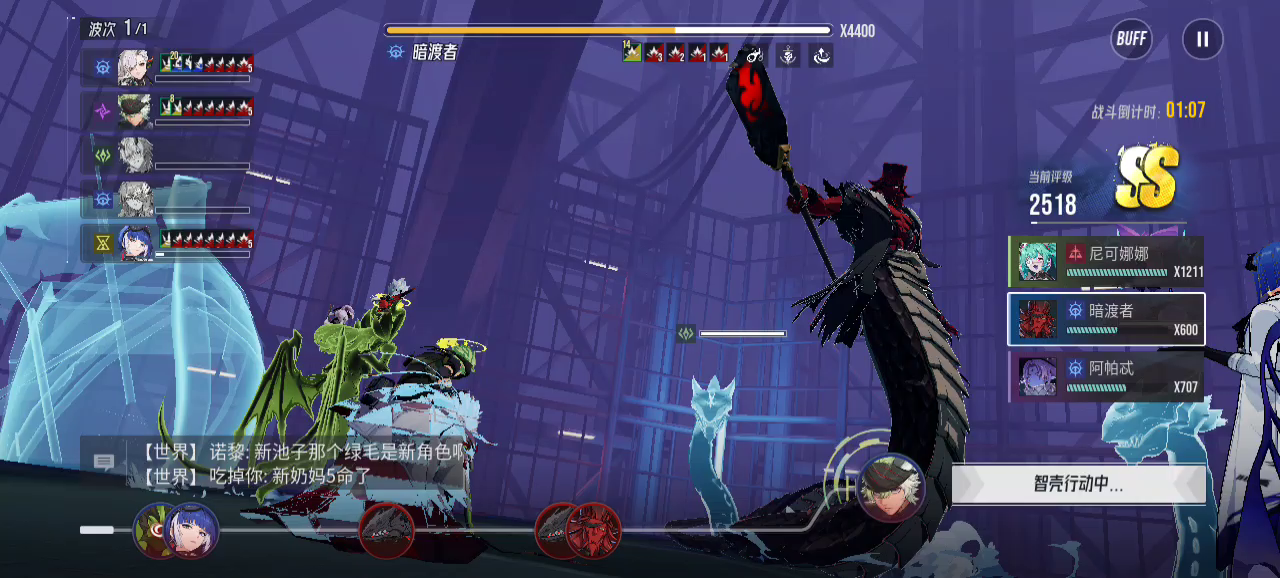The height and width of the screenshot is (578, 1280).
Task: Select the blindfolded green-haired party member portrait
Action: coord(135,111)
